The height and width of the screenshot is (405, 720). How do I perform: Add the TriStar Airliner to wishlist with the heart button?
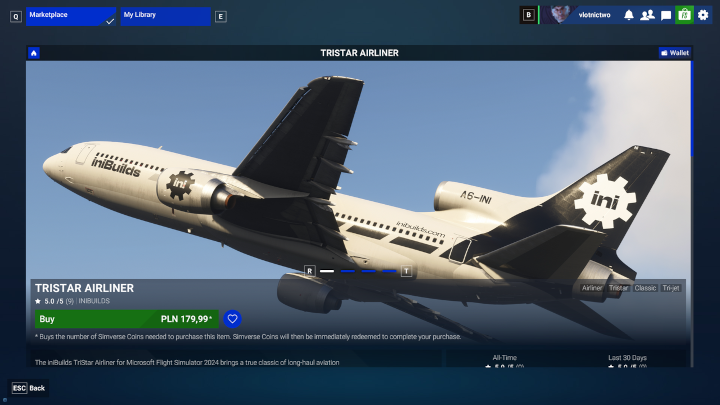point(232,319)
